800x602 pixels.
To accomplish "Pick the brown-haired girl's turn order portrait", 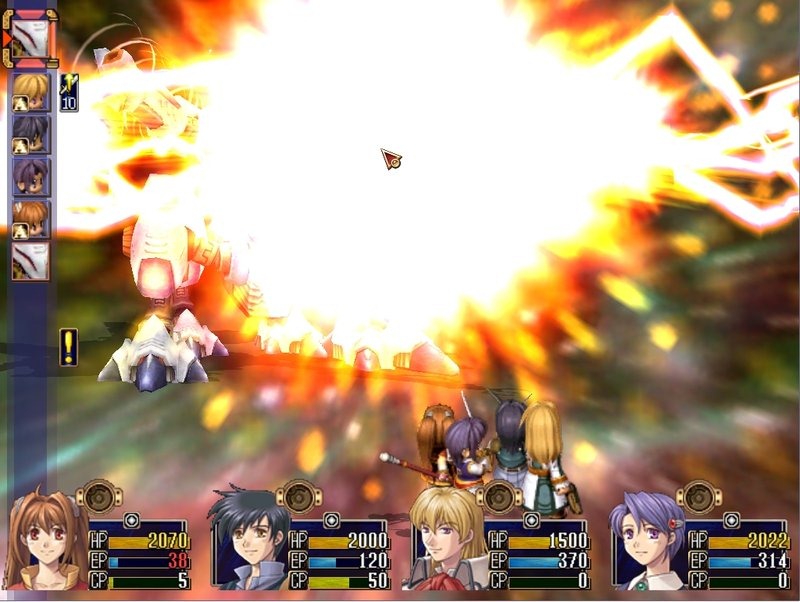I will click(x=30, y=218).
